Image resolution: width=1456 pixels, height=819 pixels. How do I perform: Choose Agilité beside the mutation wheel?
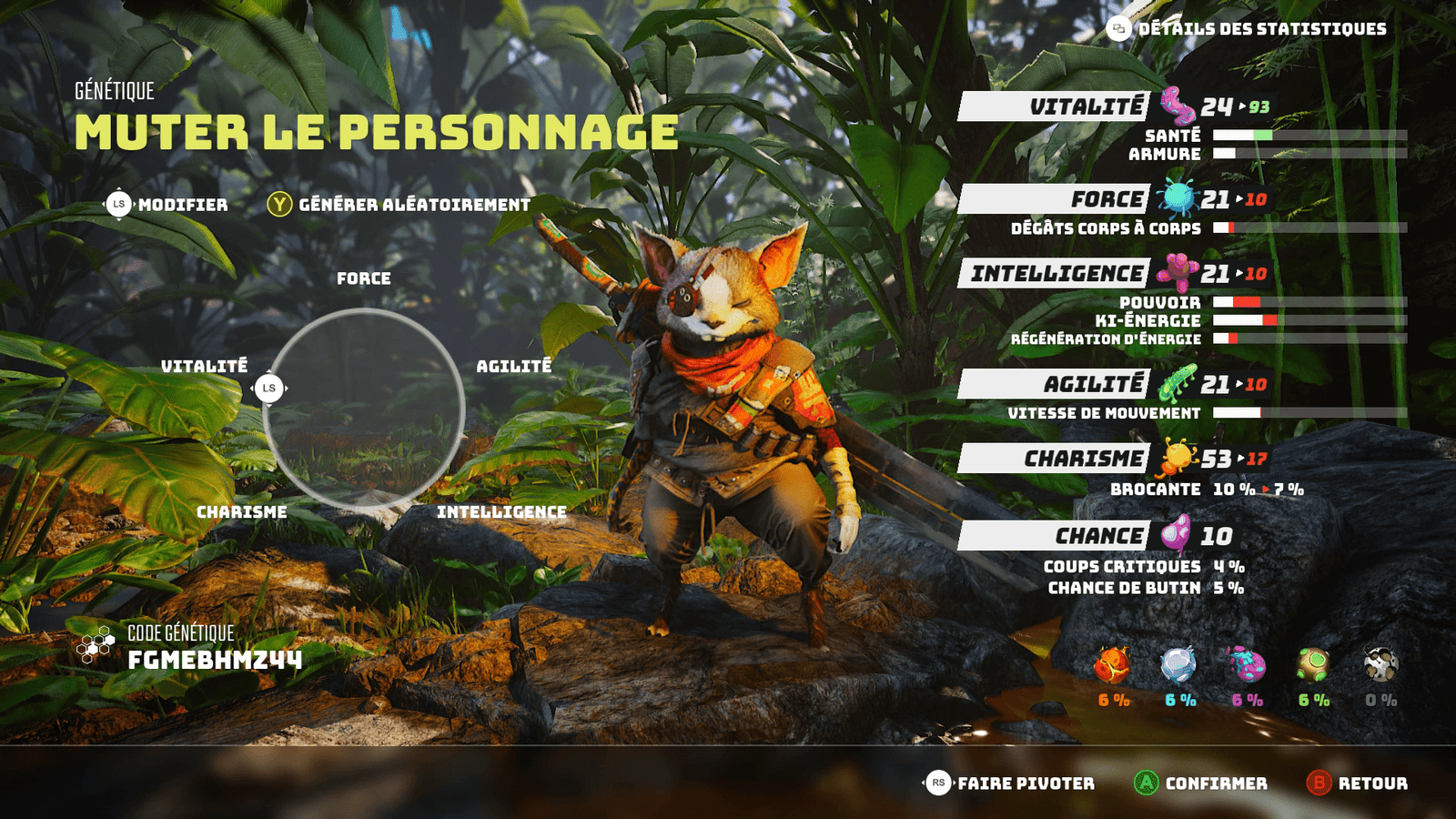point(514,366)
